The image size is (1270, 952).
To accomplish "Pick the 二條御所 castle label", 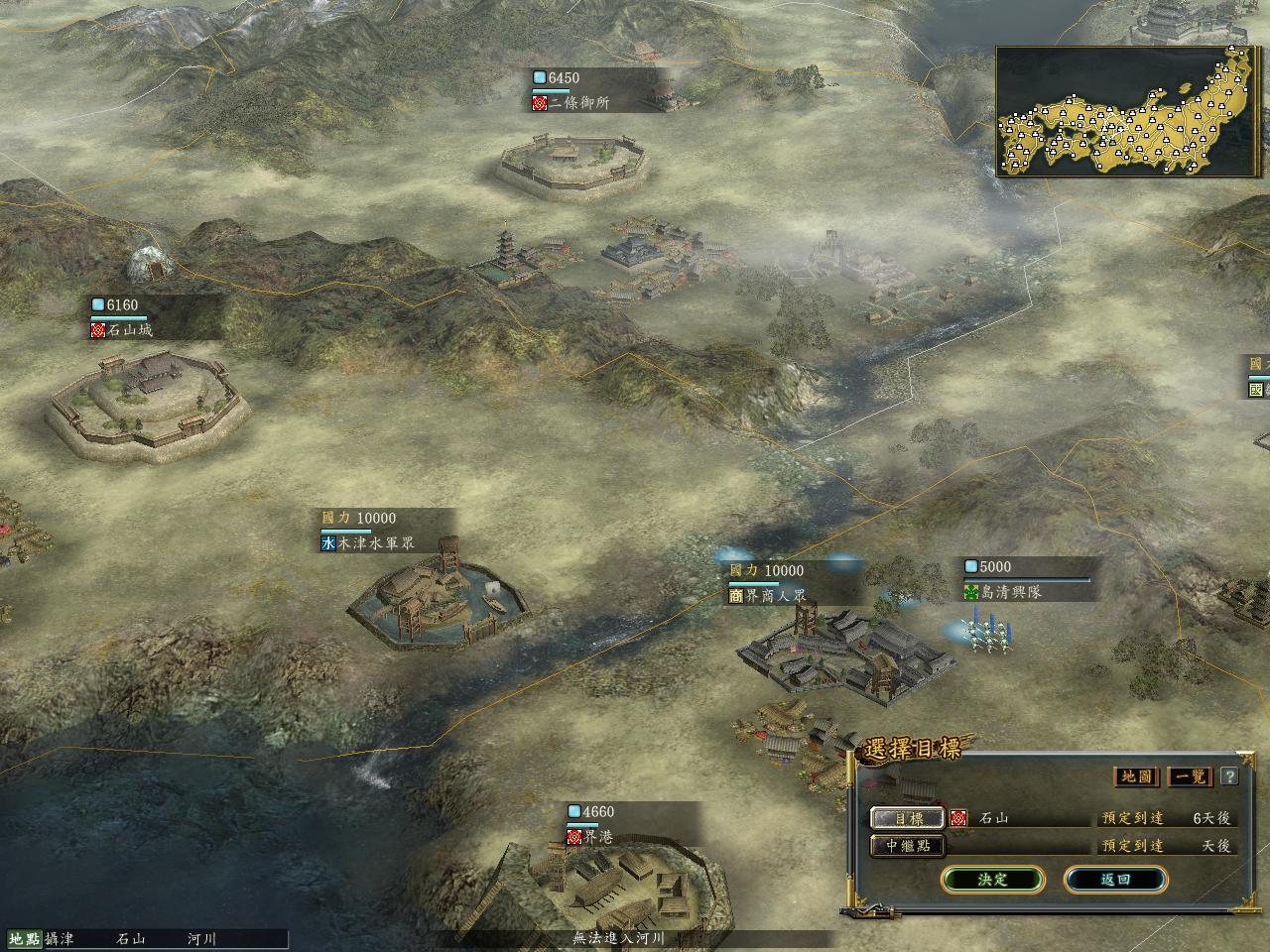I will [x=579, y=102].
